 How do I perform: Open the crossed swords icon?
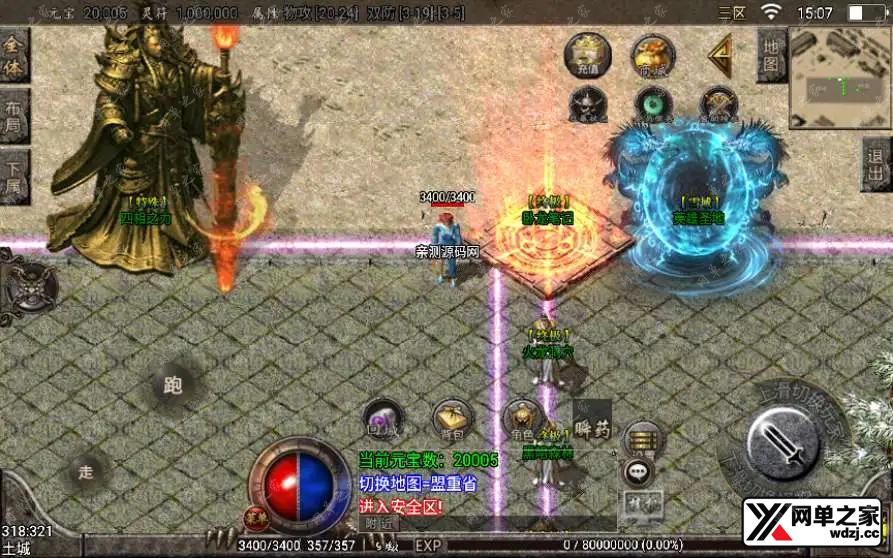[x=718, y=104]
